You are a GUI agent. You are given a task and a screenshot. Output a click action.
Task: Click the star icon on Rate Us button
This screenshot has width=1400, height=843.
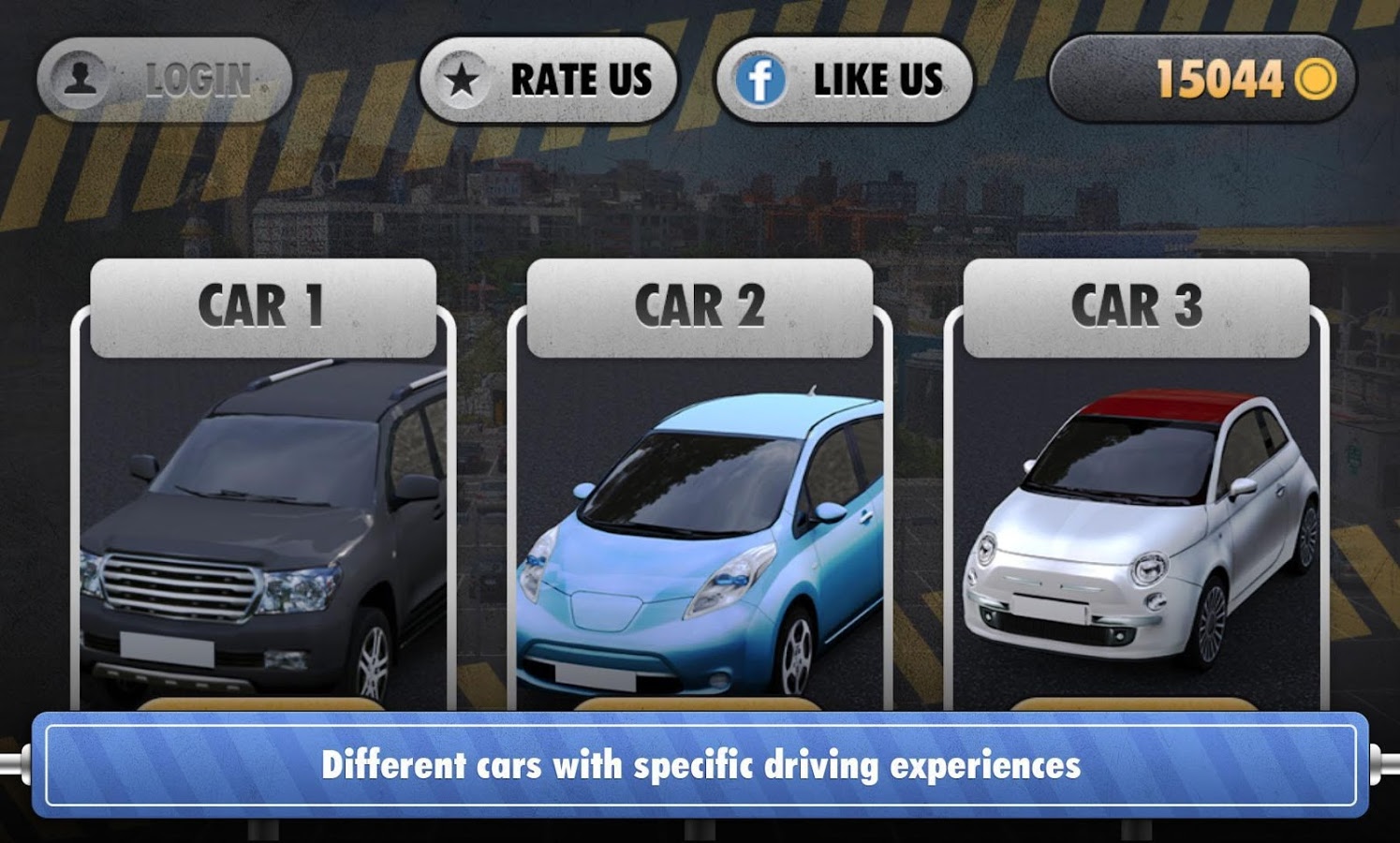(x=463, y=80)
